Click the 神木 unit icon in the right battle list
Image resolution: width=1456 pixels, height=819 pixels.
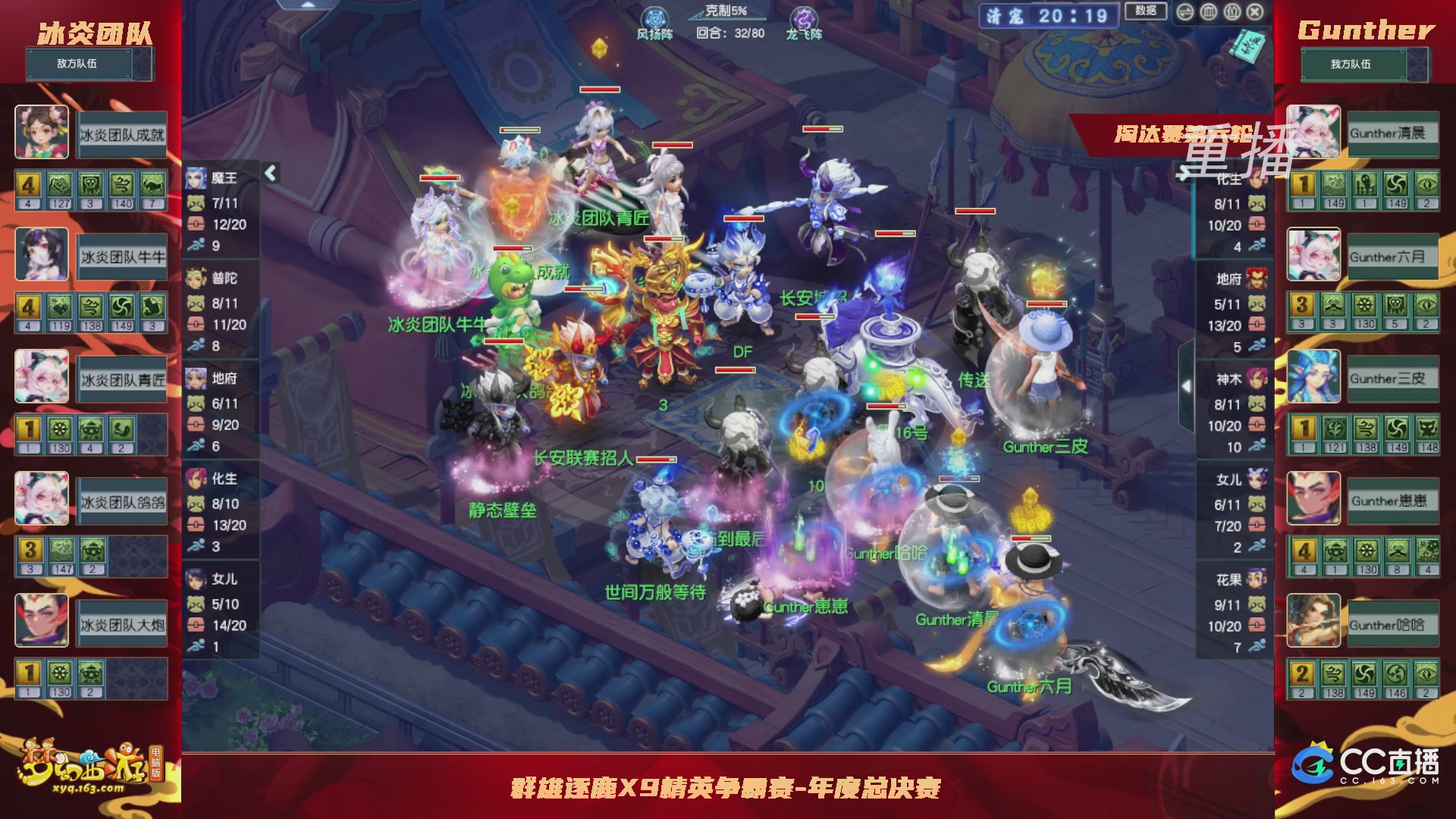click(x=1255, y=378)
